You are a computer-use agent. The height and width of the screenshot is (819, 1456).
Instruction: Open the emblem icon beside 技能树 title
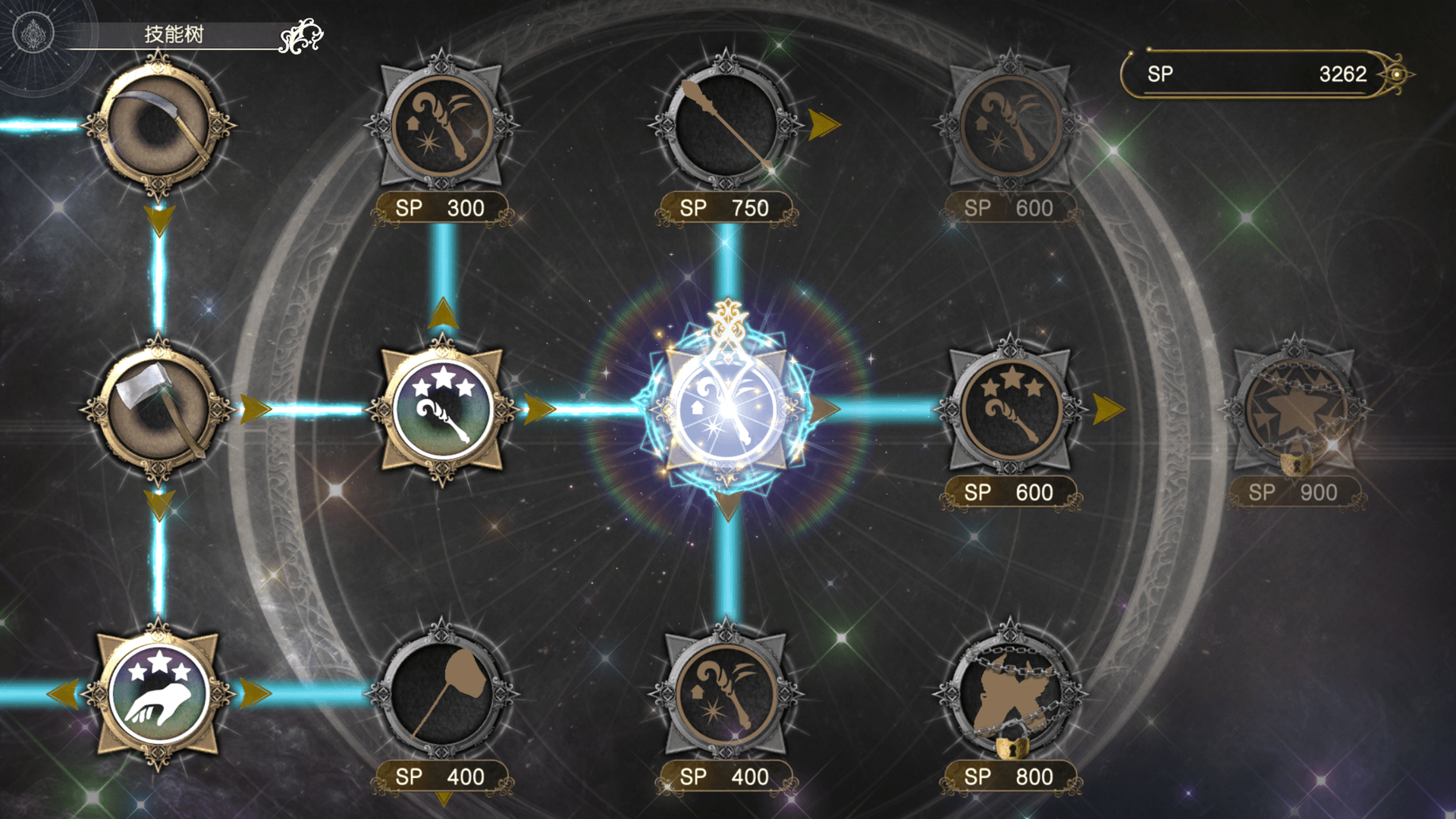33,34
